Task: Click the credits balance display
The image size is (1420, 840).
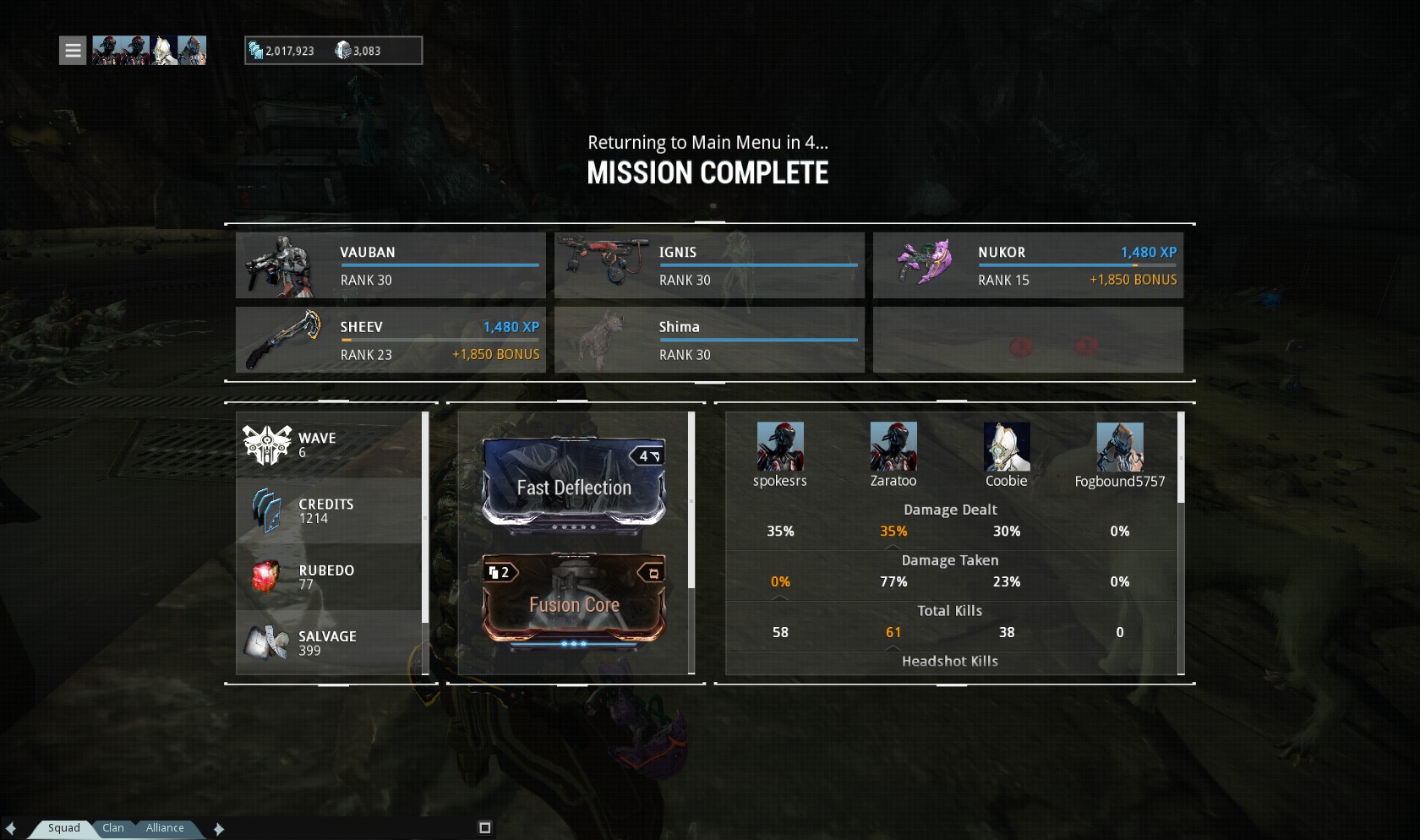Action: [x=282, y=51]
